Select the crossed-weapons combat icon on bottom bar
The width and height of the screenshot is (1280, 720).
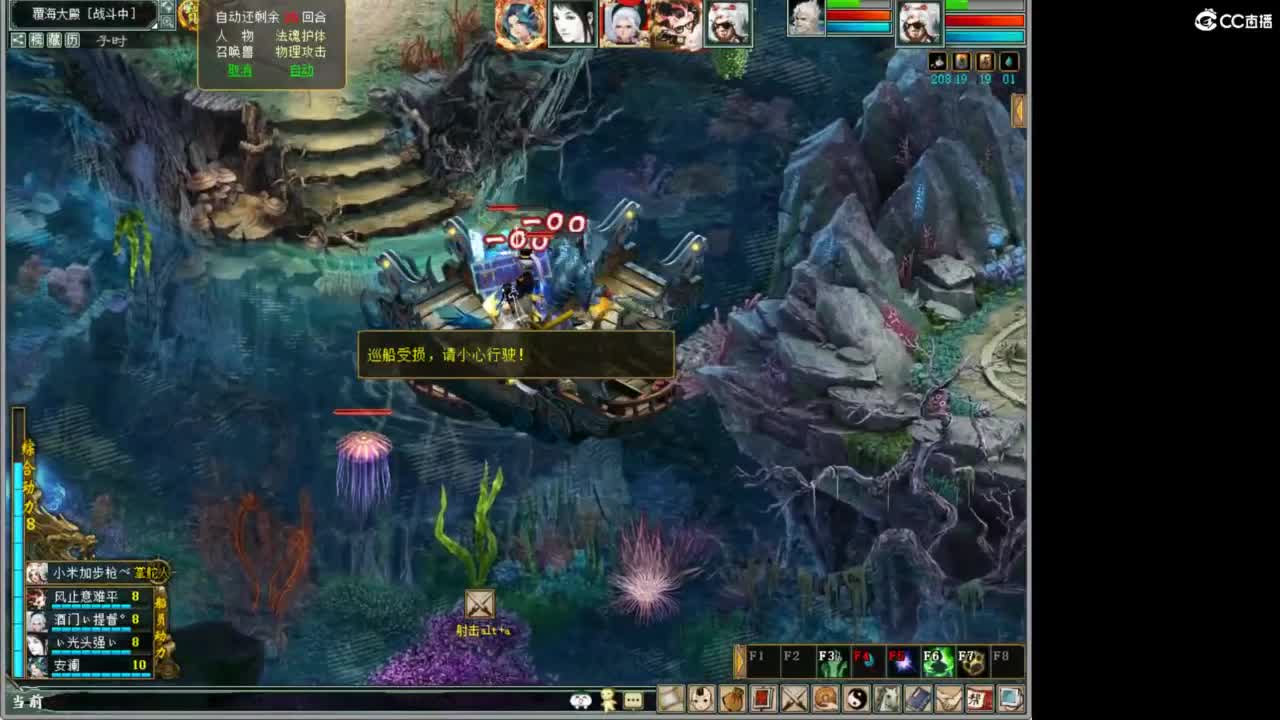[795, 700]
